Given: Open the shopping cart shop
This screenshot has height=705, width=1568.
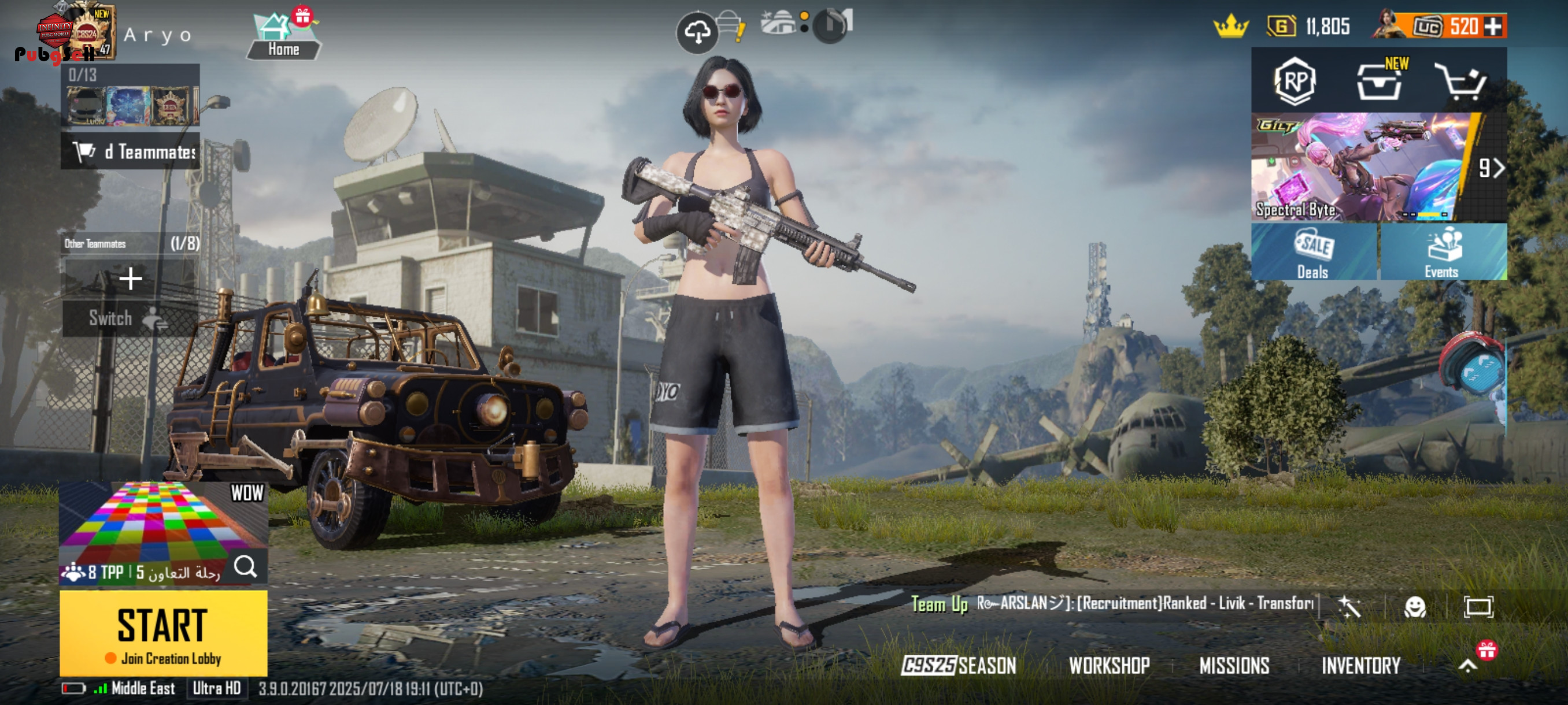Looking at the screenshot, I should click(1460, 82).
